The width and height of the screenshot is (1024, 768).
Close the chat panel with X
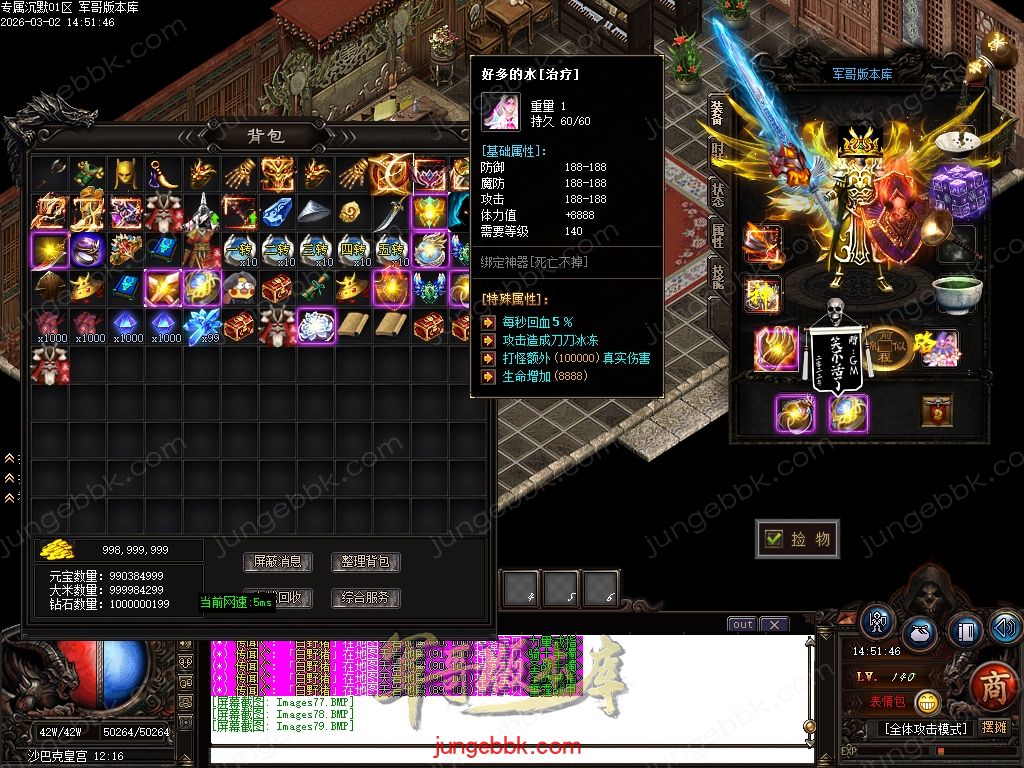click(x=774, y=625)
